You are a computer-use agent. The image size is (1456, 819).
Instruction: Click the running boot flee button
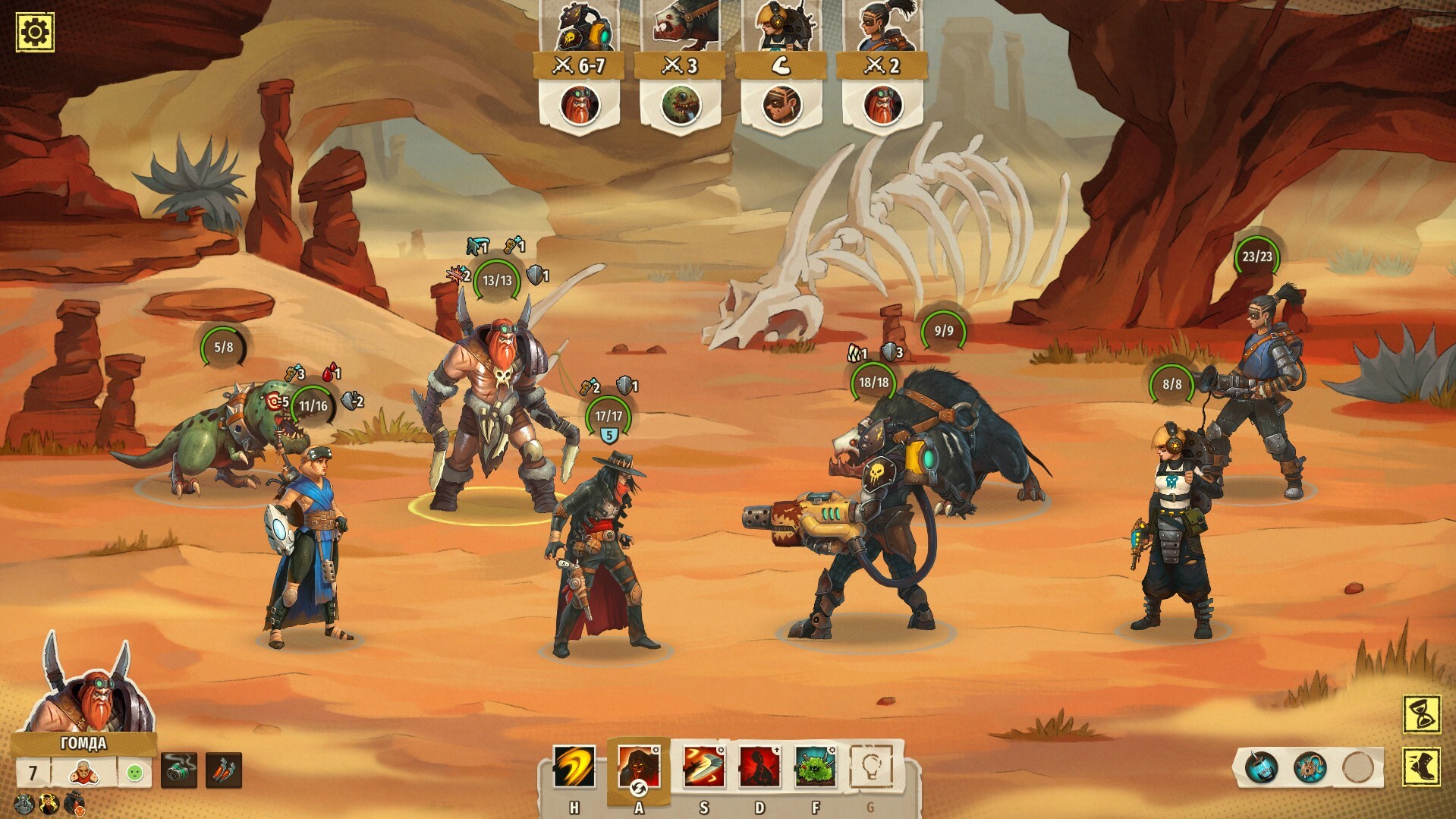[1421, 767]
